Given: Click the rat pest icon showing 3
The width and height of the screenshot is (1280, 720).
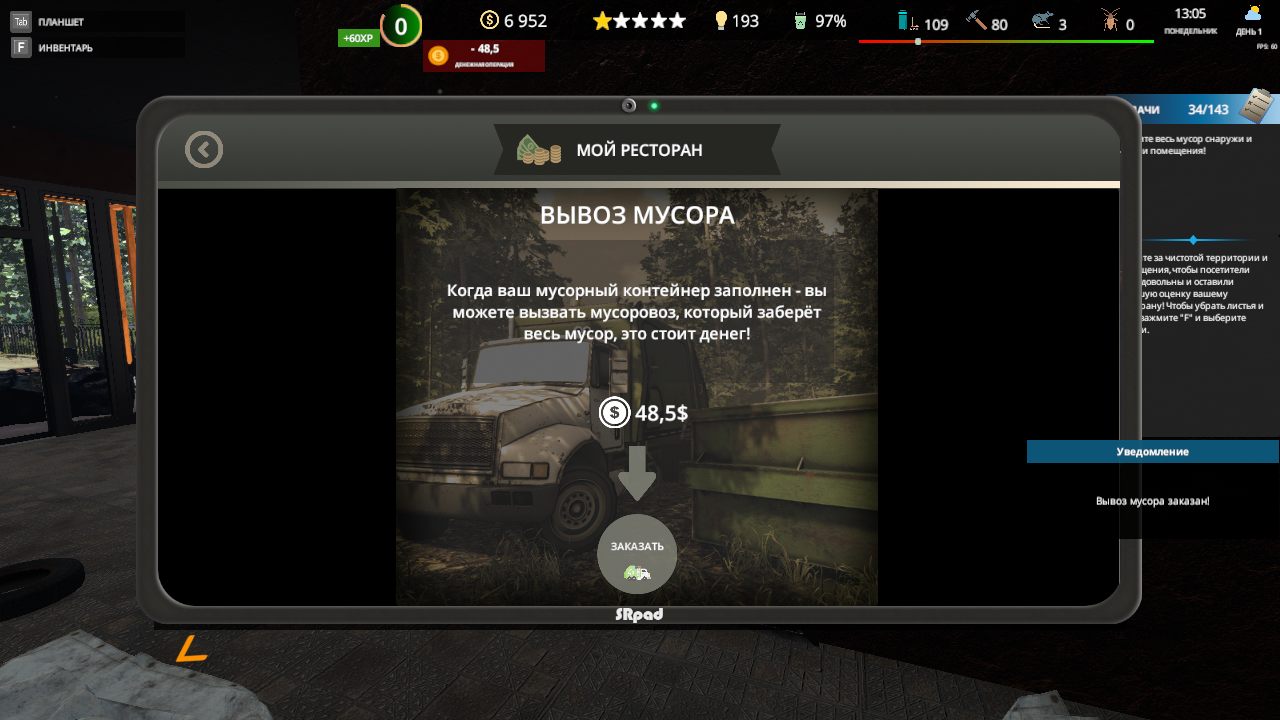Looking at the screenshot, I should [1042, 20].
